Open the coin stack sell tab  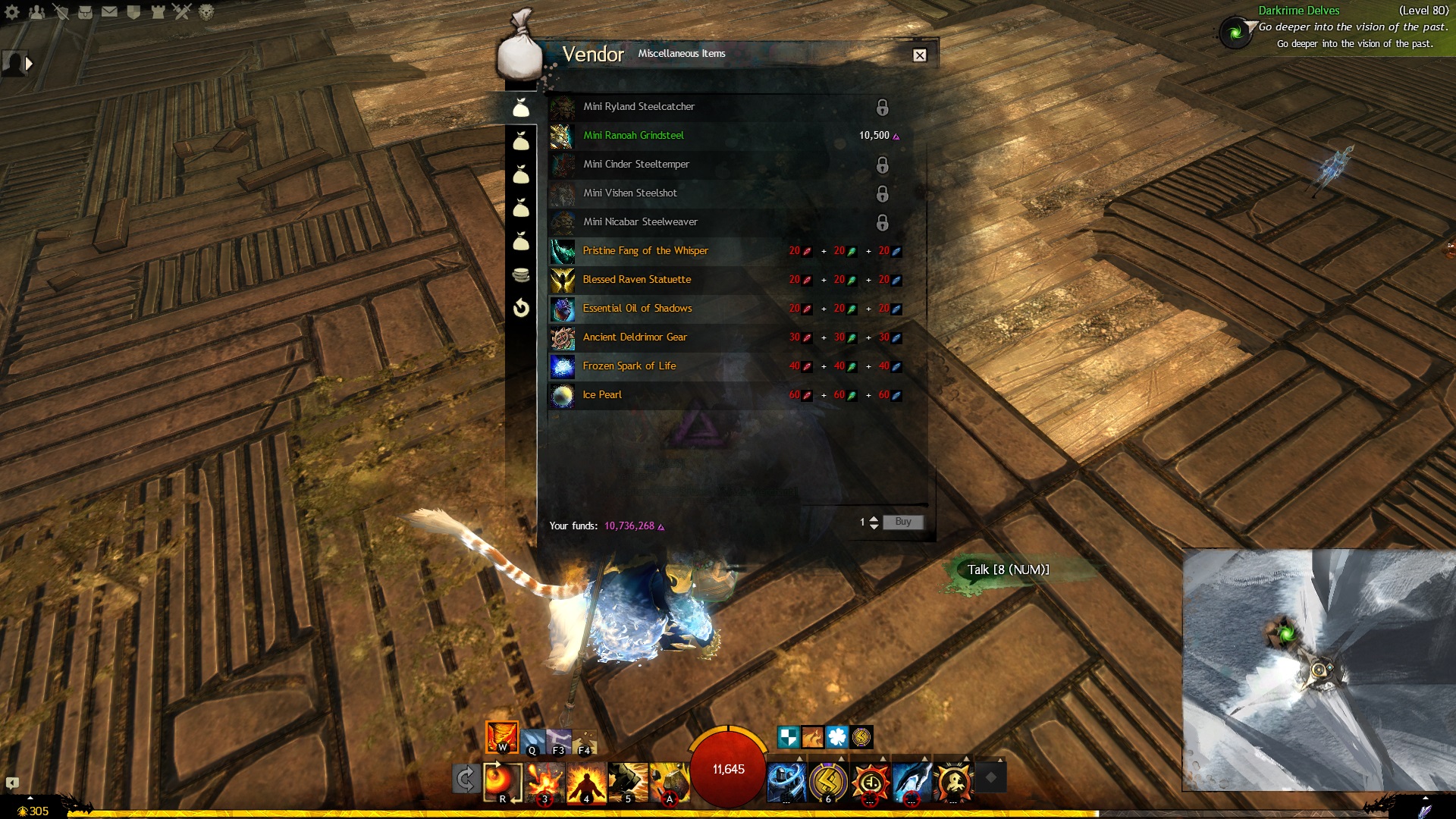click(521, 275)
